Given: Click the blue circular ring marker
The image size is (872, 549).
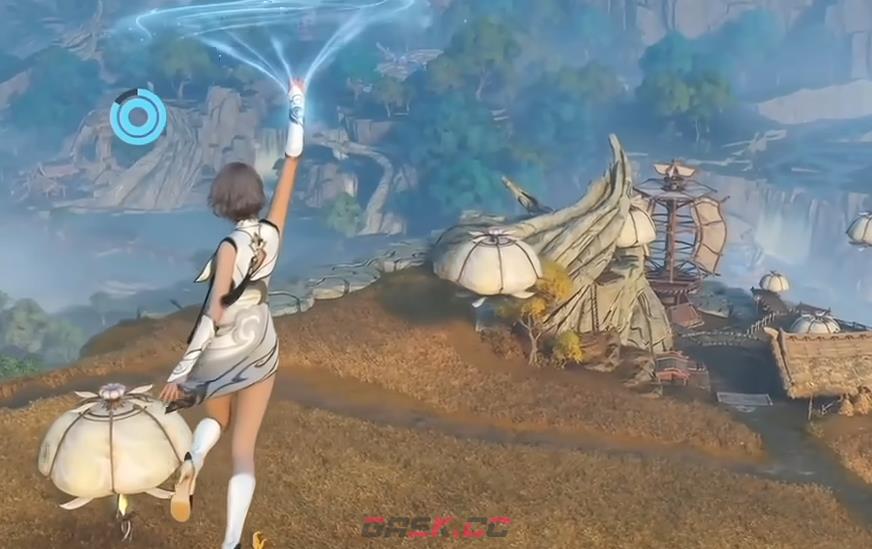Looking at the screenshot, I should (x=138, y=117).
